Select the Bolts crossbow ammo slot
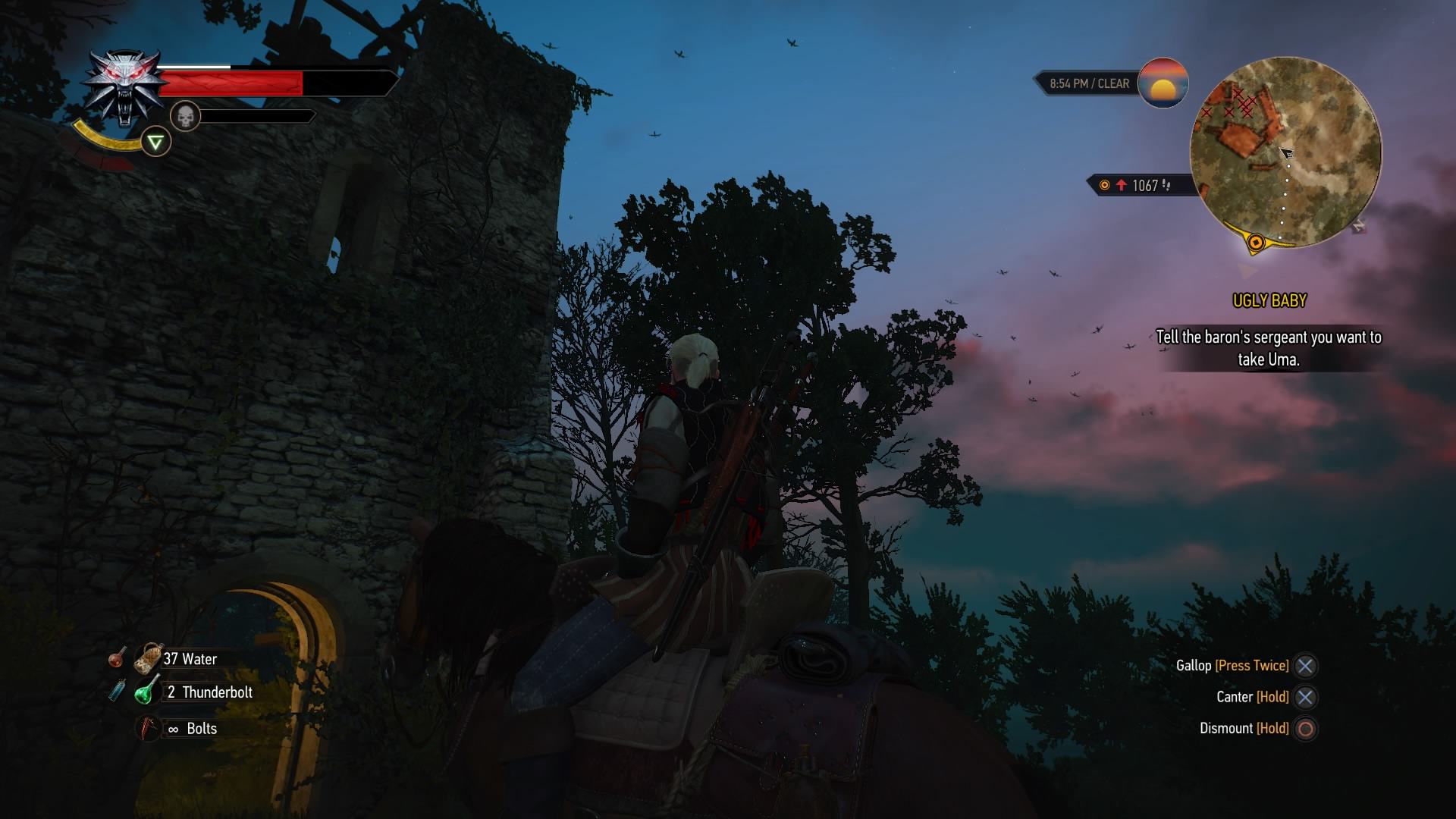The image size is (1456, 819). (147, 729)
